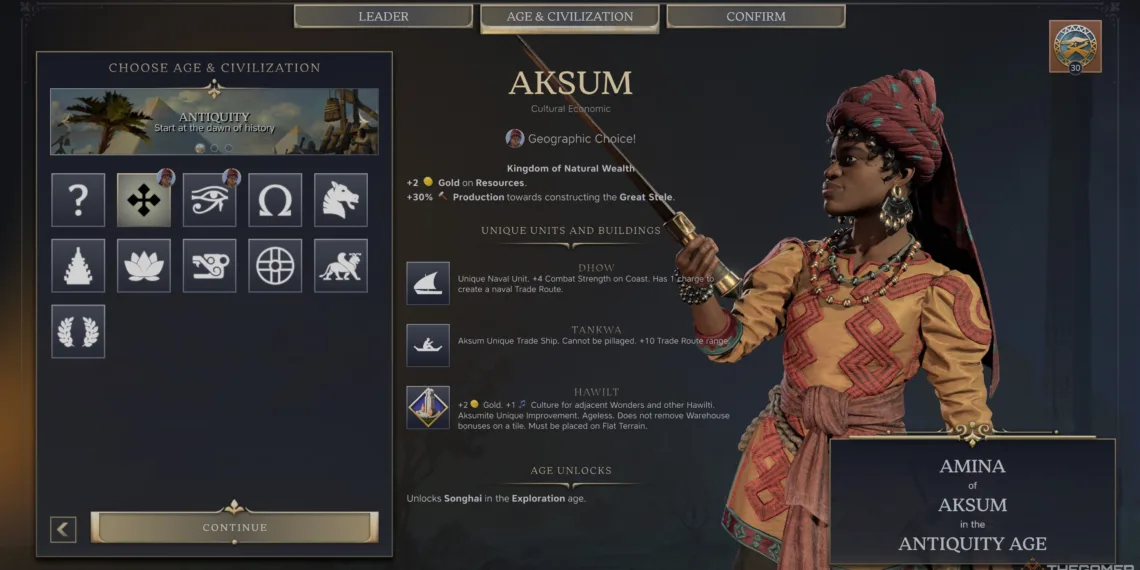Select the horse head civilization tile
The height and width of the screenshot is (570, 1140).
coord(341,200)
